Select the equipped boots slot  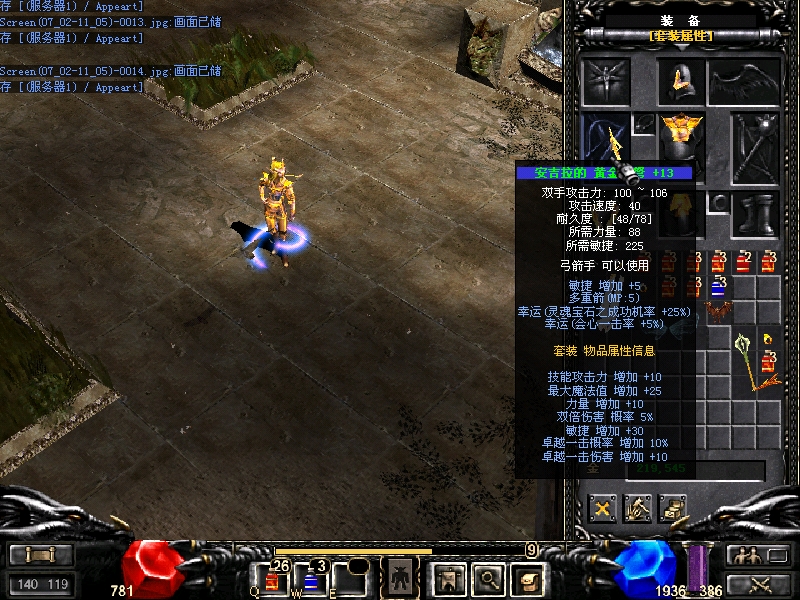click(755, 214)
